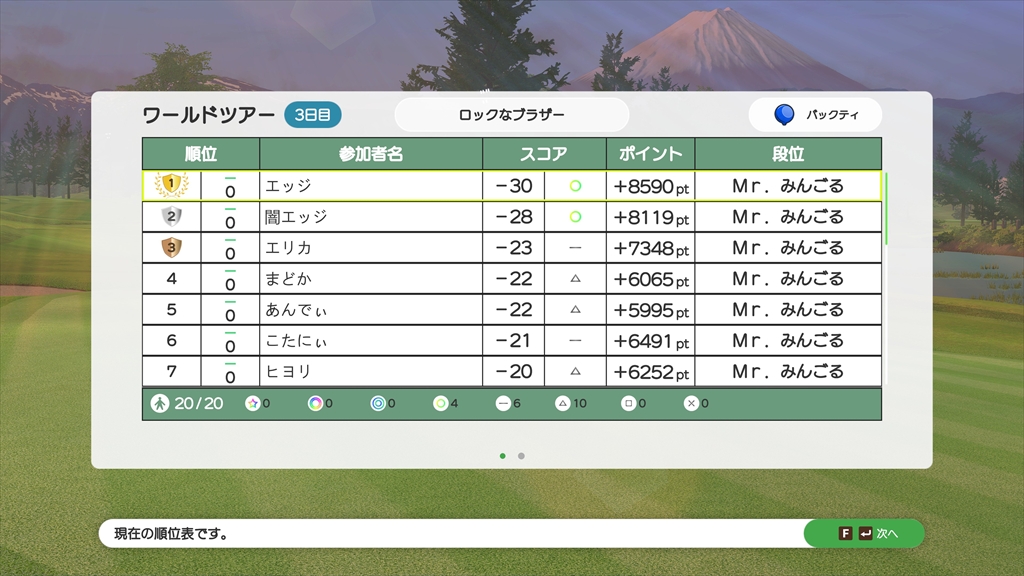This screenshot has width=1024, height=576.
Task: Click the ポイント points column header
Action: point(650,154)
